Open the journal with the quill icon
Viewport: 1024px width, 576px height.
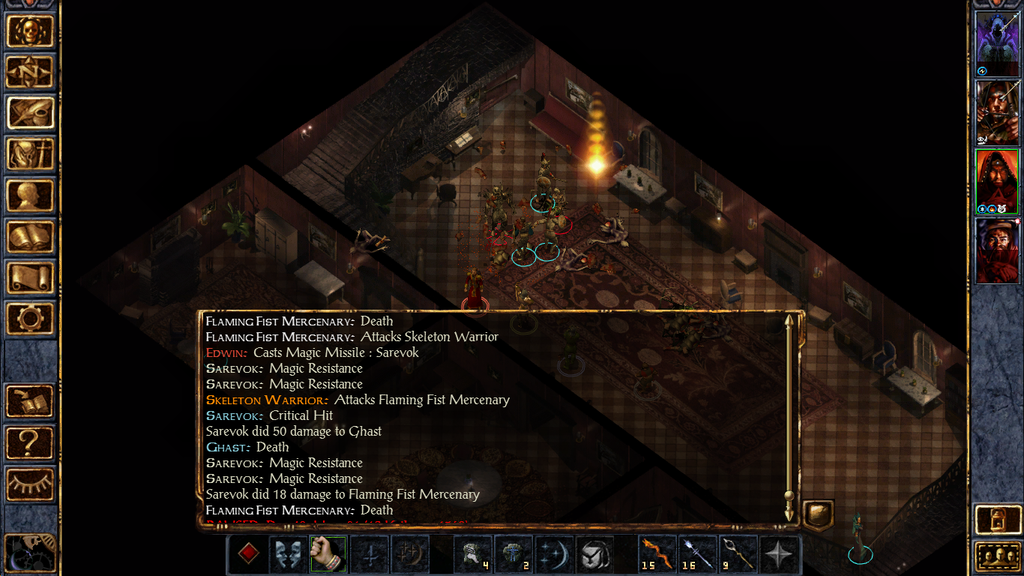(x=30, y=112)
